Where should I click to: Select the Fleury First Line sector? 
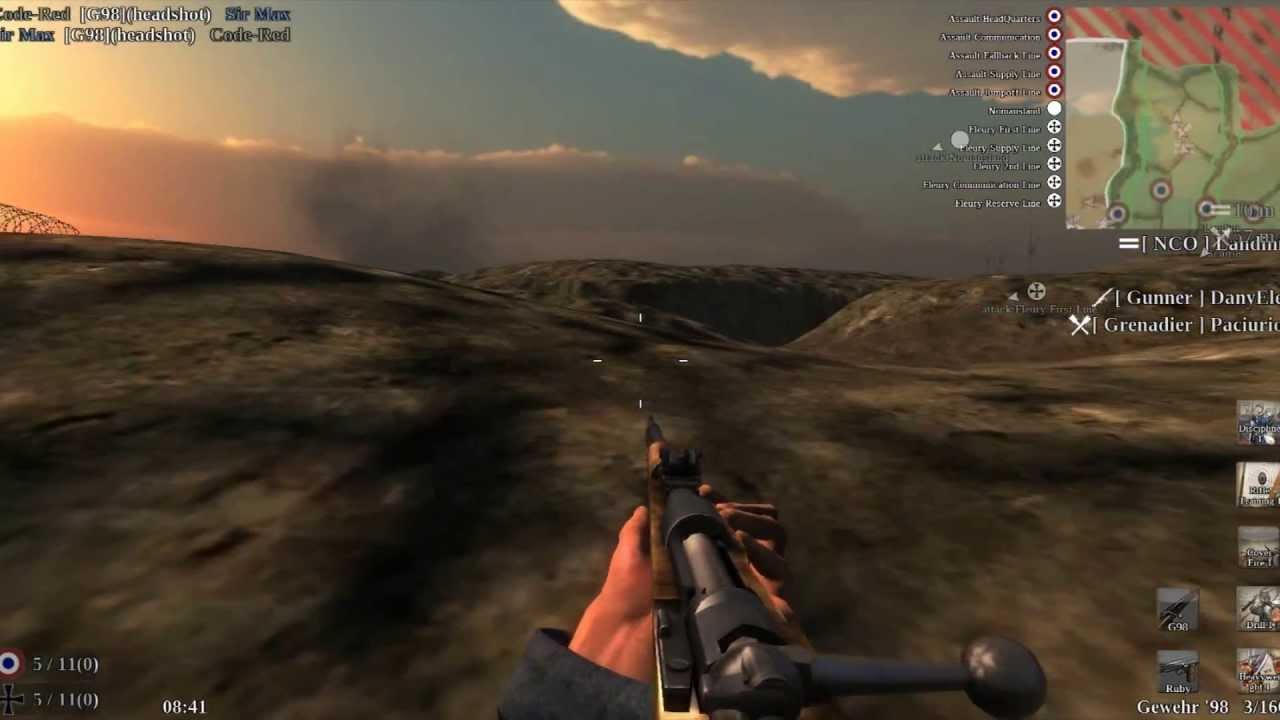[1004, 129]
